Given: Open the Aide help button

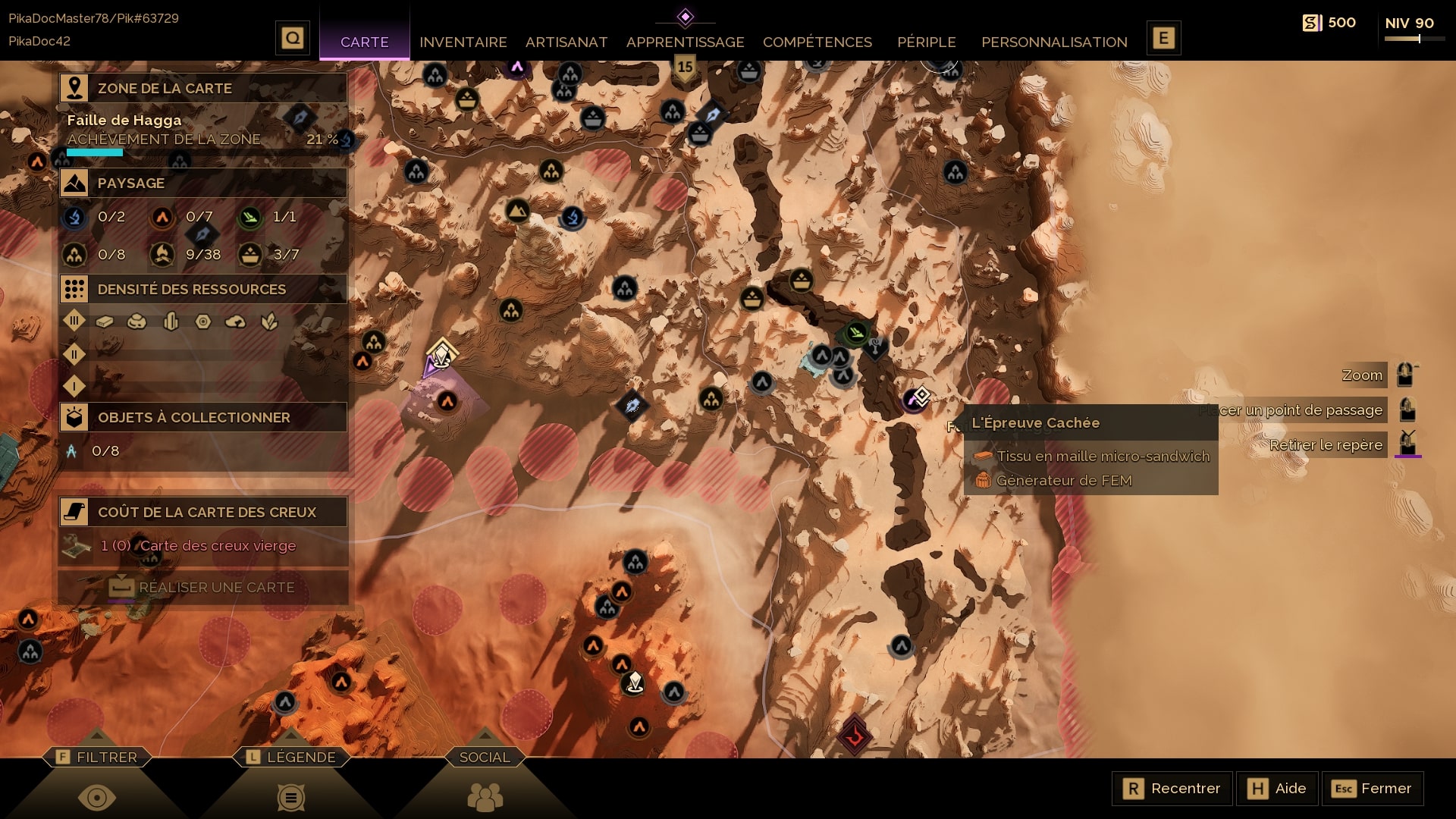Looking at the screenshot, I should pyautogui.click(x=1278, y=789).
